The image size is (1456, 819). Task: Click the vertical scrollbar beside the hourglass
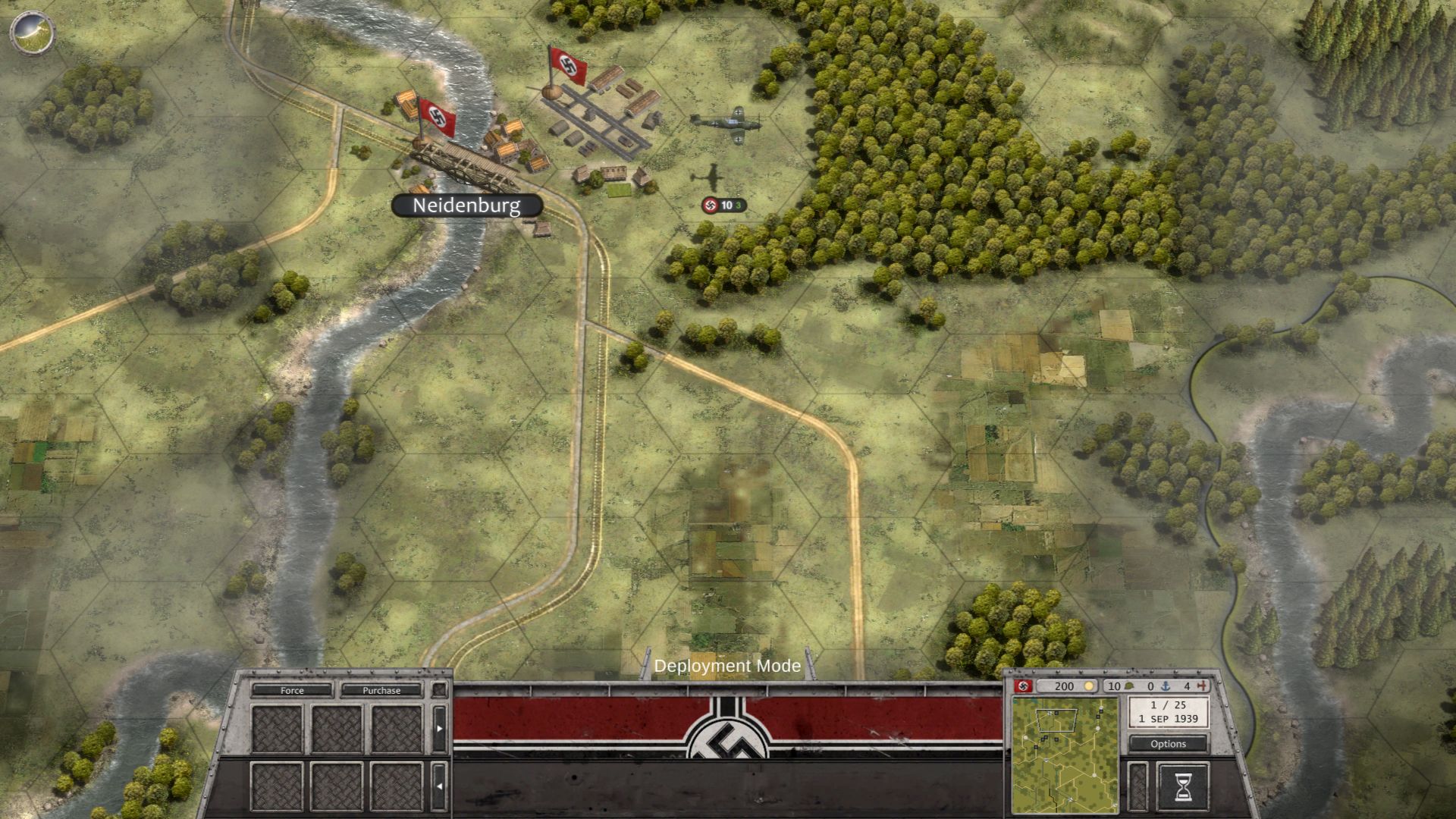(1138, 789)
